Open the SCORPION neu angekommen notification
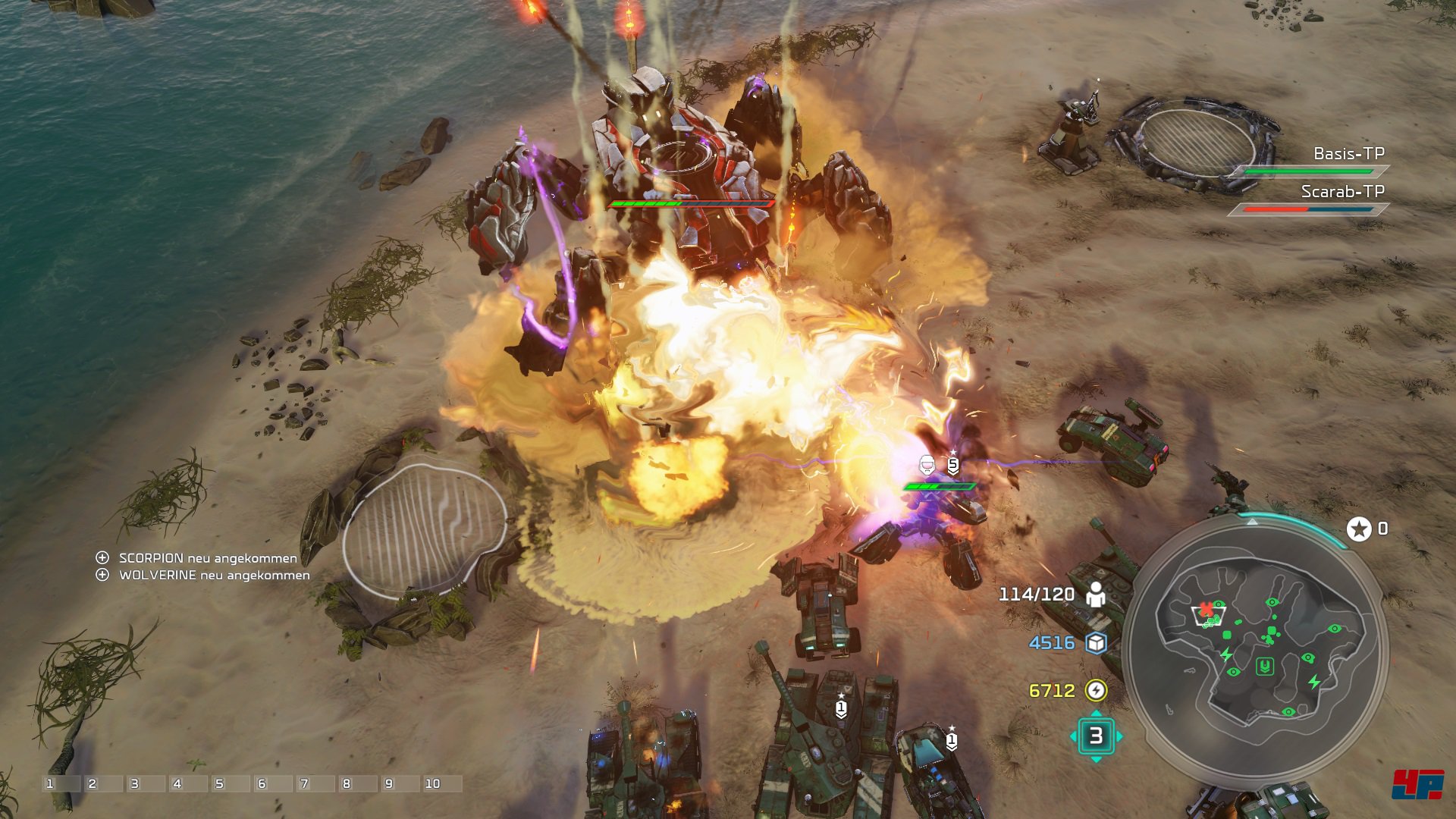Screen dimensions: 1456x819 (207, 558)
